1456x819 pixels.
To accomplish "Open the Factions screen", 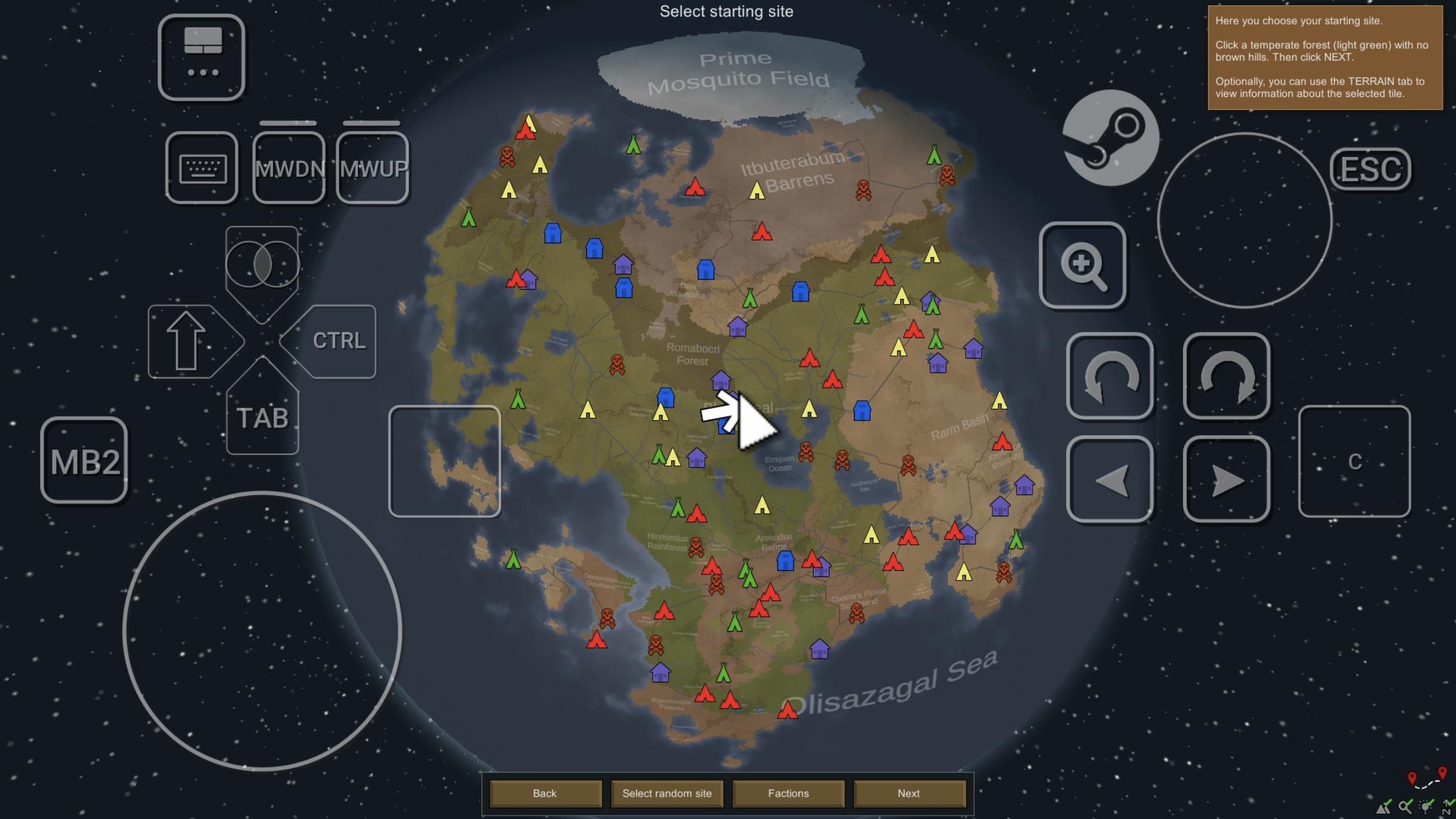I will point(789,793).
